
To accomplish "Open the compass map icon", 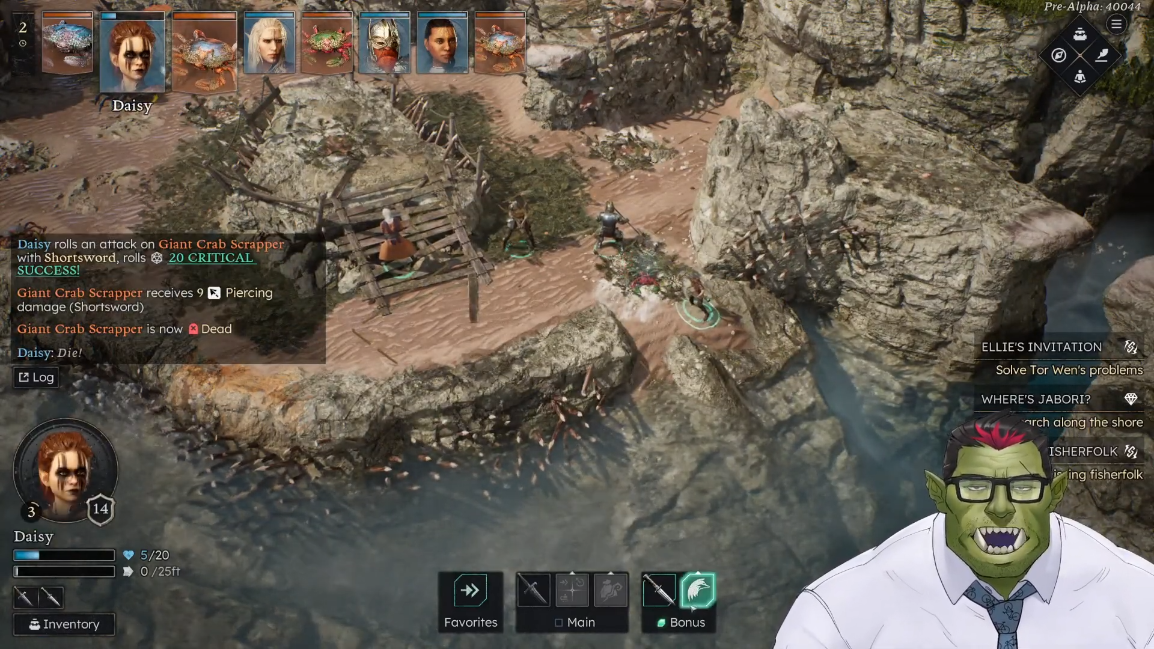I will [1059, 55].
